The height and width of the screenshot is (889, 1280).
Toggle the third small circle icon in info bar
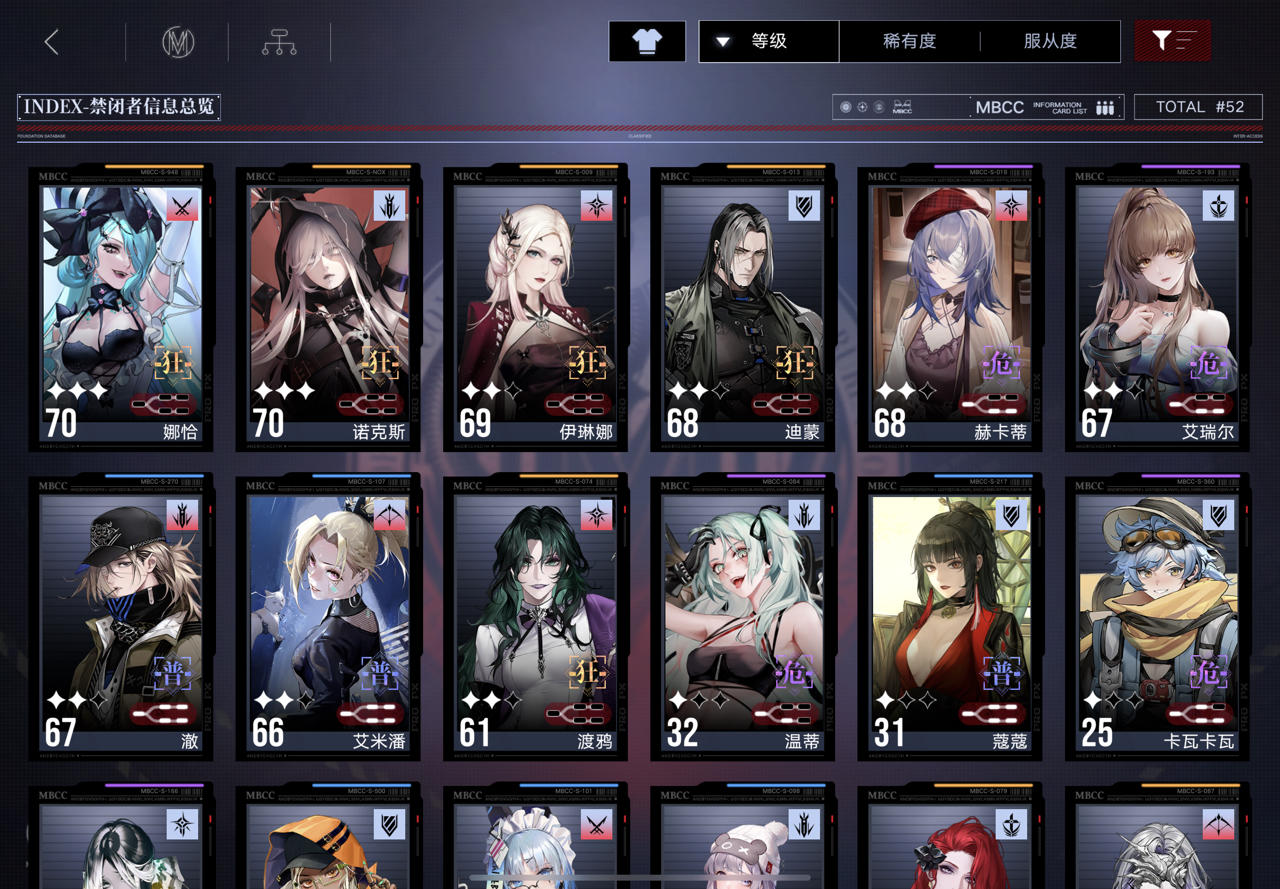coord(881,106)
